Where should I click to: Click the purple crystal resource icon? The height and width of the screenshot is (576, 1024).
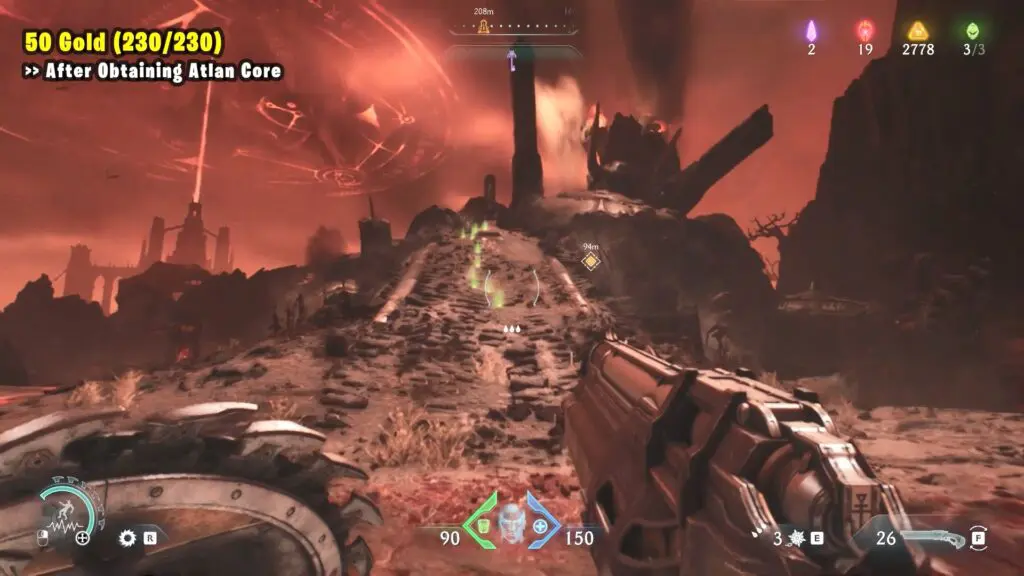coord(811,30)
